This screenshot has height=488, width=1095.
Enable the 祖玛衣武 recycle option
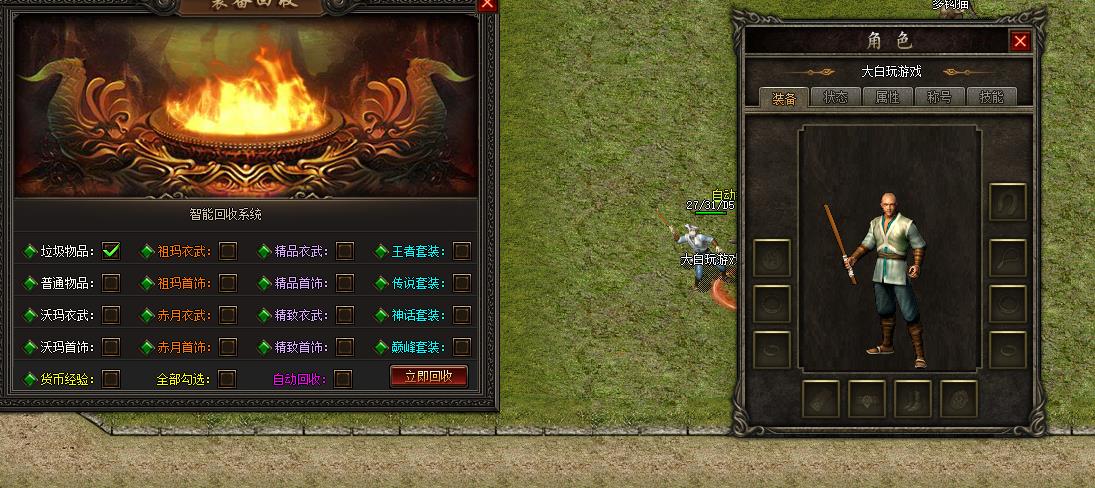click(228, 251)
